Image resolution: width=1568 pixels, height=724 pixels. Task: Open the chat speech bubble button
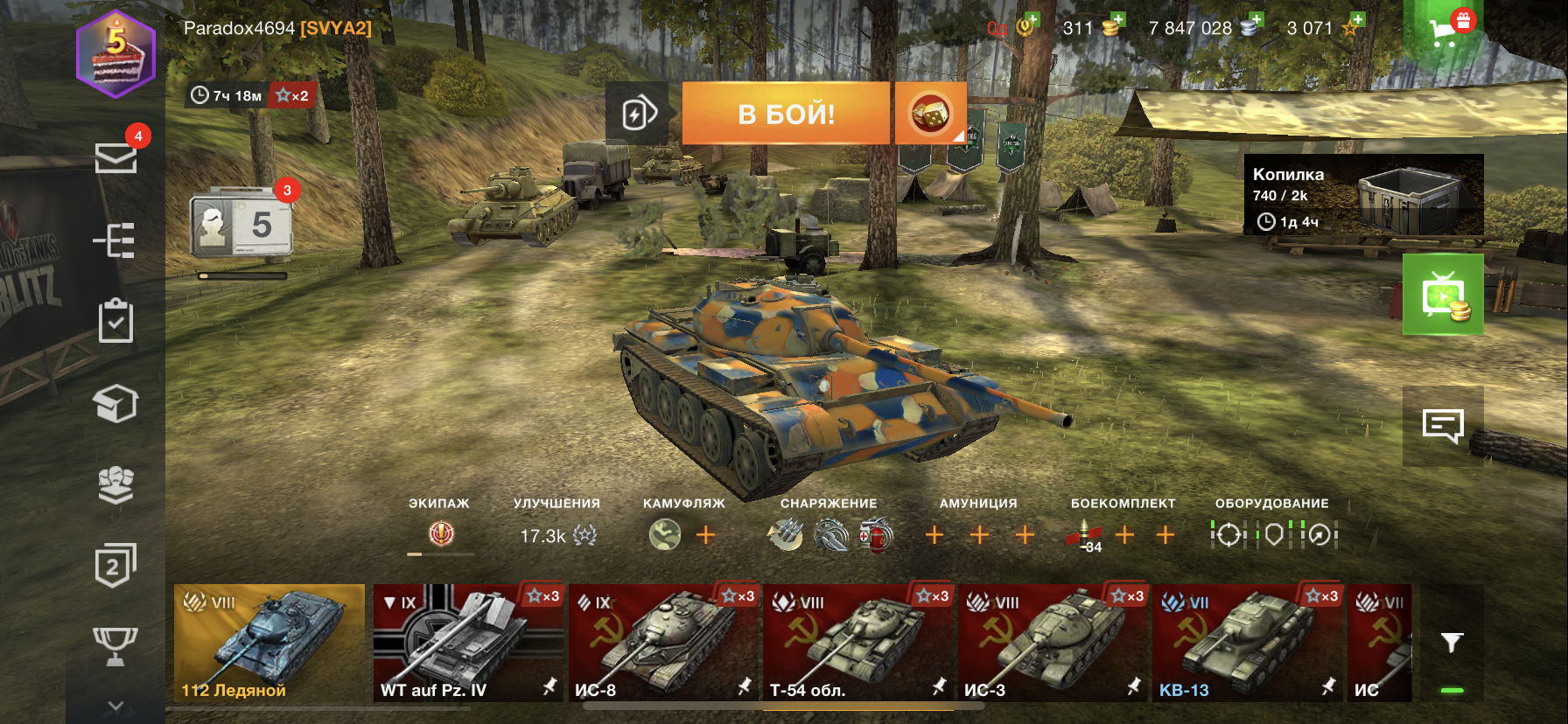(1443, 426)
